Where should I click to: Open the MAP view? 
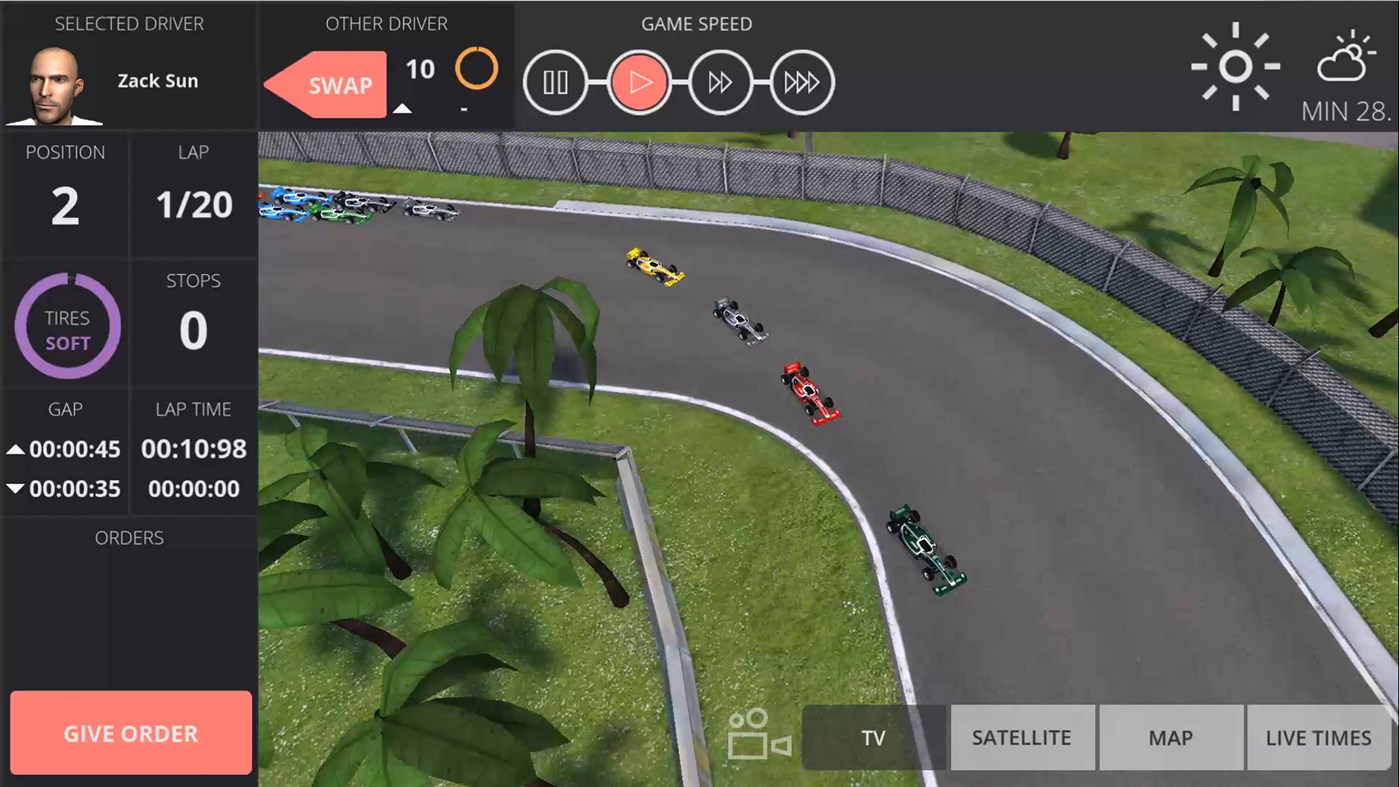click(1171, 737)
